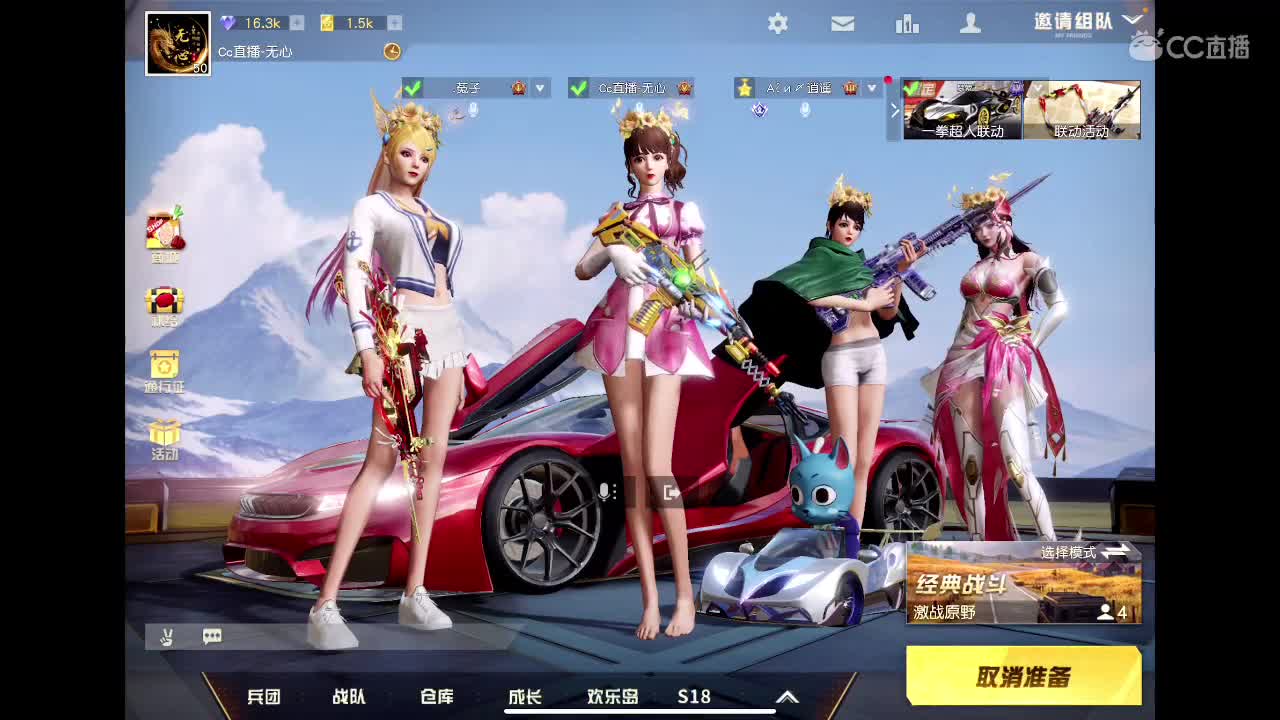Open the chat bubble icon
Screen dimensions: 1280x720
(210, 636)
